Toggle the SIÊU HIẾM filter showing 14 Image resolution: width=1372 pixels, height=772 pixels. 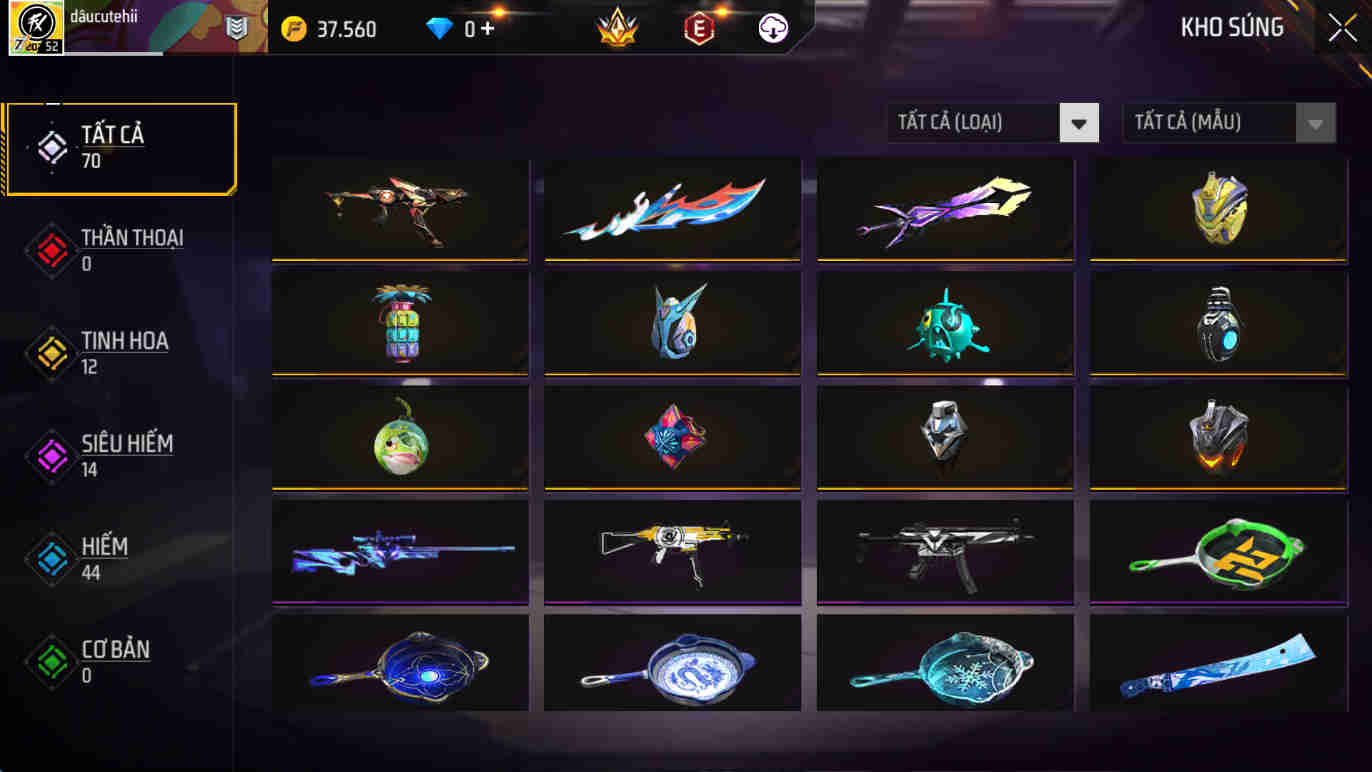pyautogui.click(x=120, y=454)
